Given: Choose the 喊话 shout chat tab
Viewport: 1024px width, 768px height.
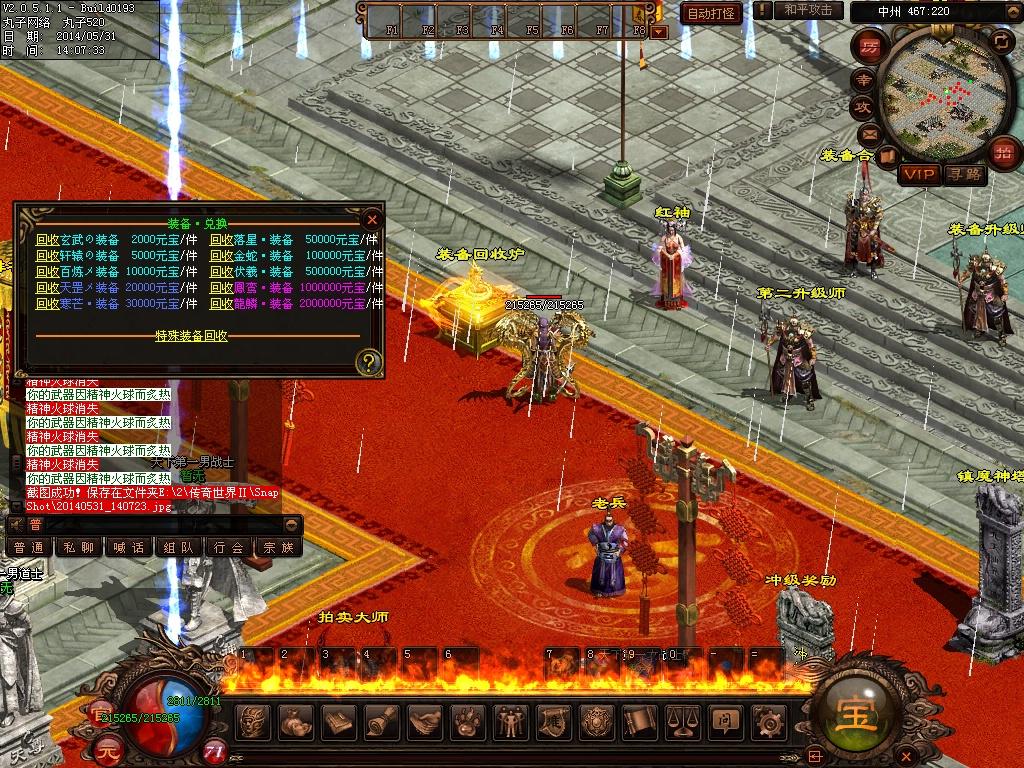Looking at the screenshot, I should (x=129, y=548).
